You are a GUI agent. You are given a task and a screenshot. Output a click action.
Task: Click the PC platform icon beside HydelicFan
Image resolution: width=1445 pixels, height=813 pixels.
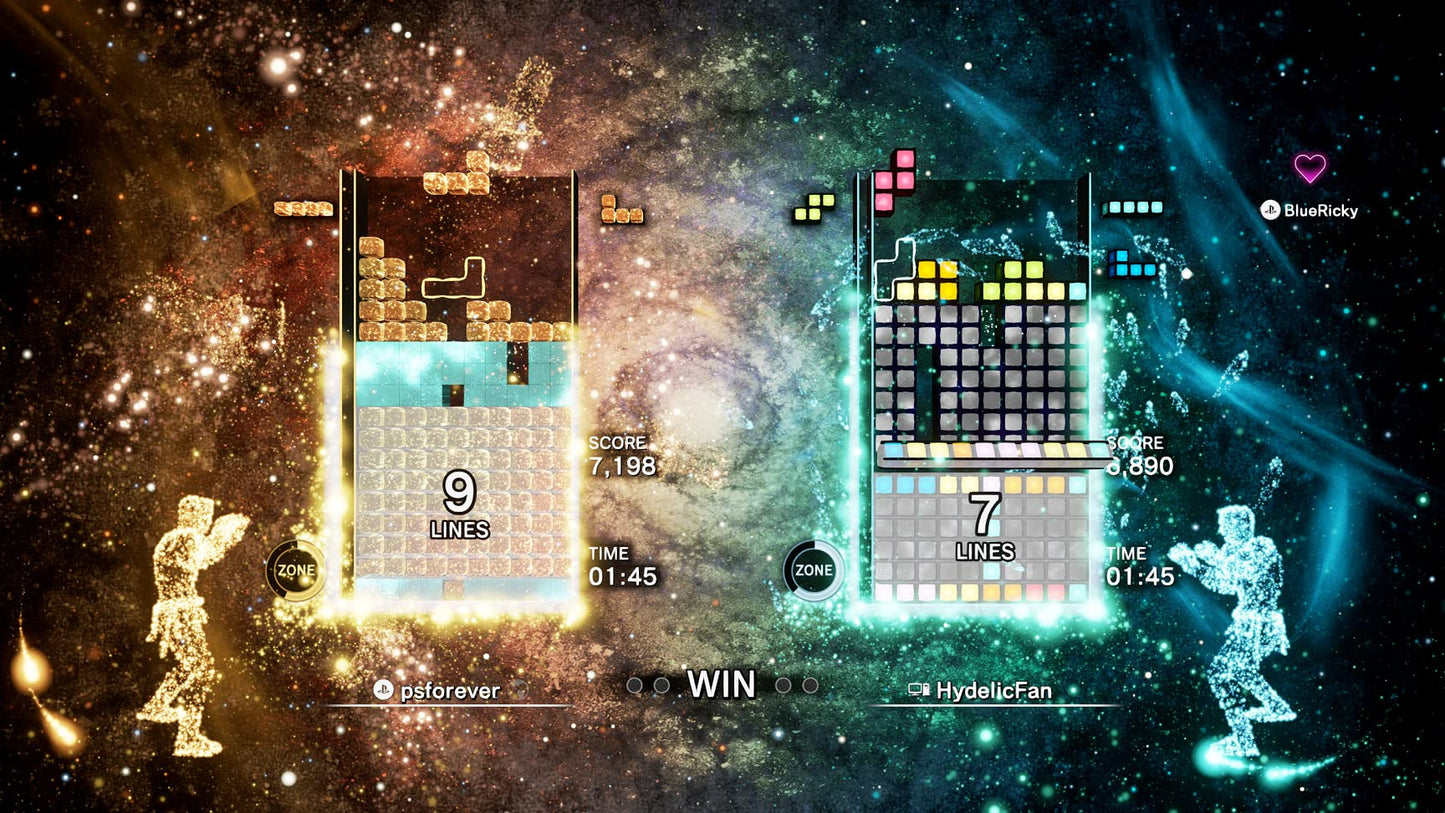pyautogui.click(x=920, y=688)
